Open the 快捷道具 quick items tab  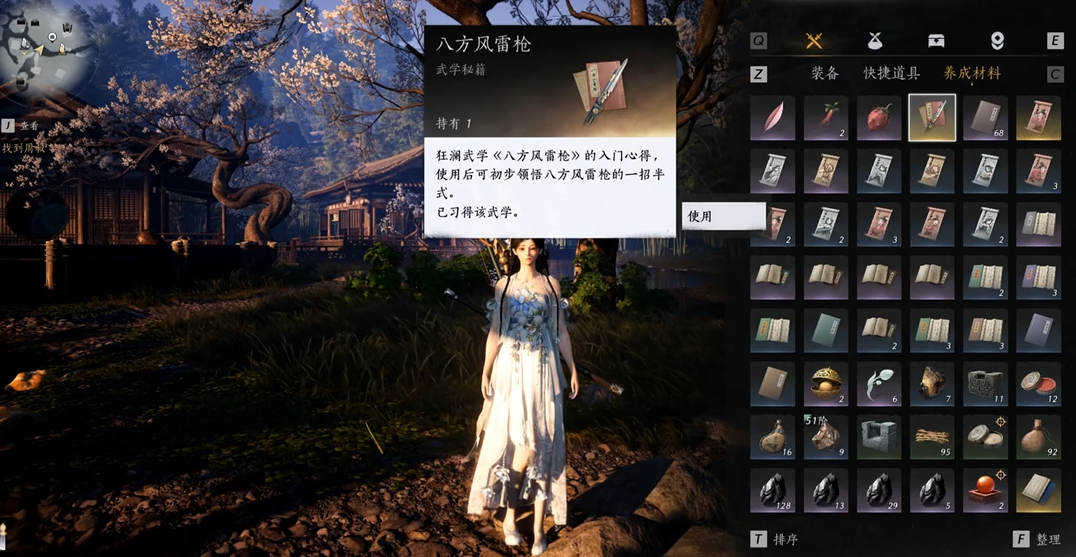coord(891,73)
